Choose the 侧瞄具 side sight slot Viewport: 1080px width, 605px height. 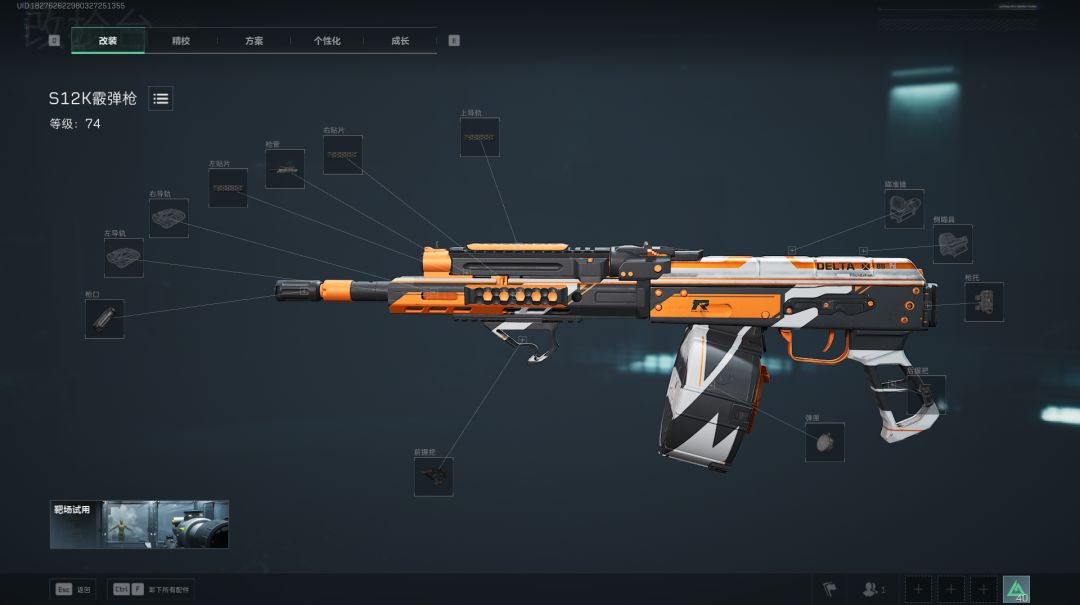[952, 244]
